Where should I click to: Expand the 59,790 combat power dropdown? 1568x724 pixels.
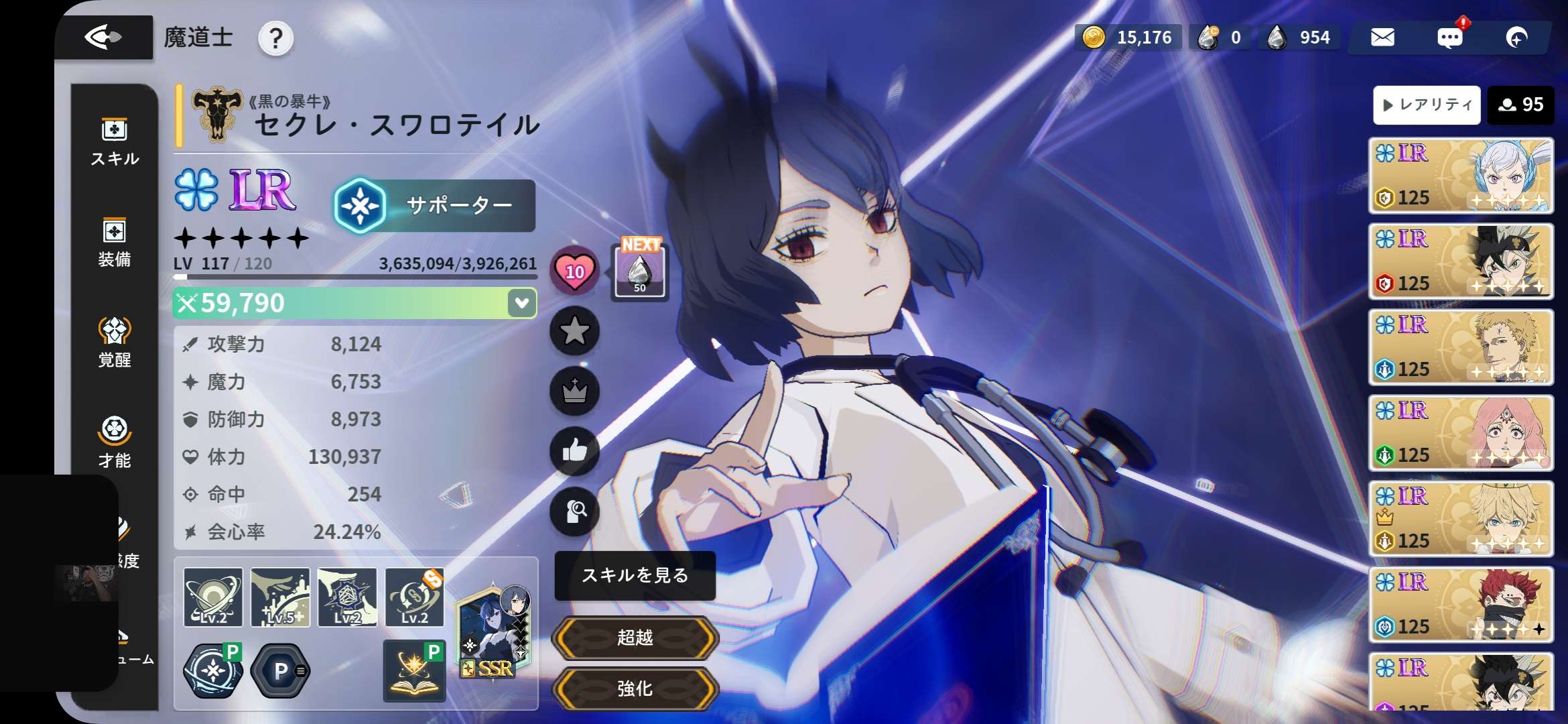522,303
